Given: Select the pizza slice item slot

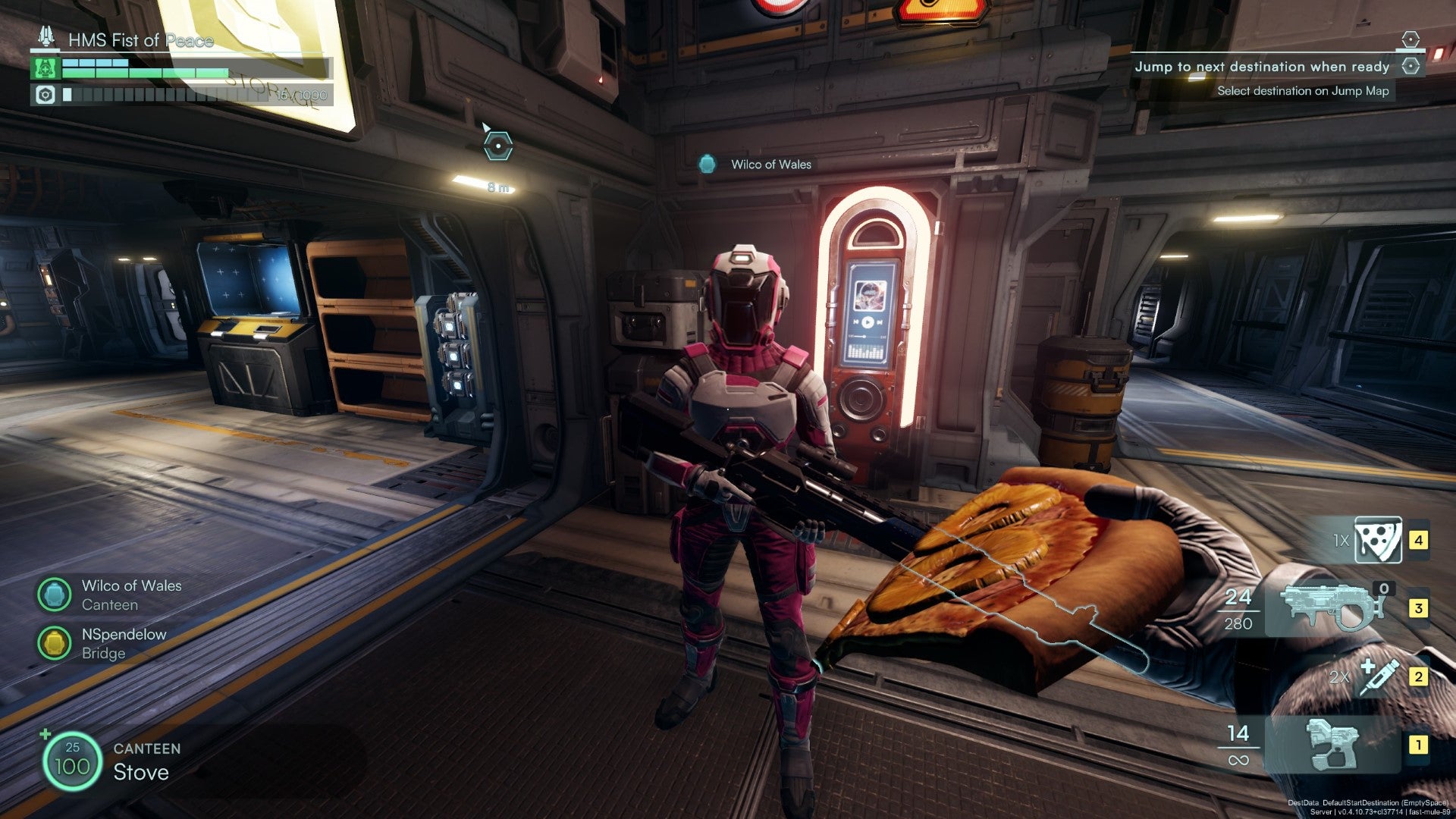Looking at the screenshot, I should pyautogui.click(x=1377, y=540).
